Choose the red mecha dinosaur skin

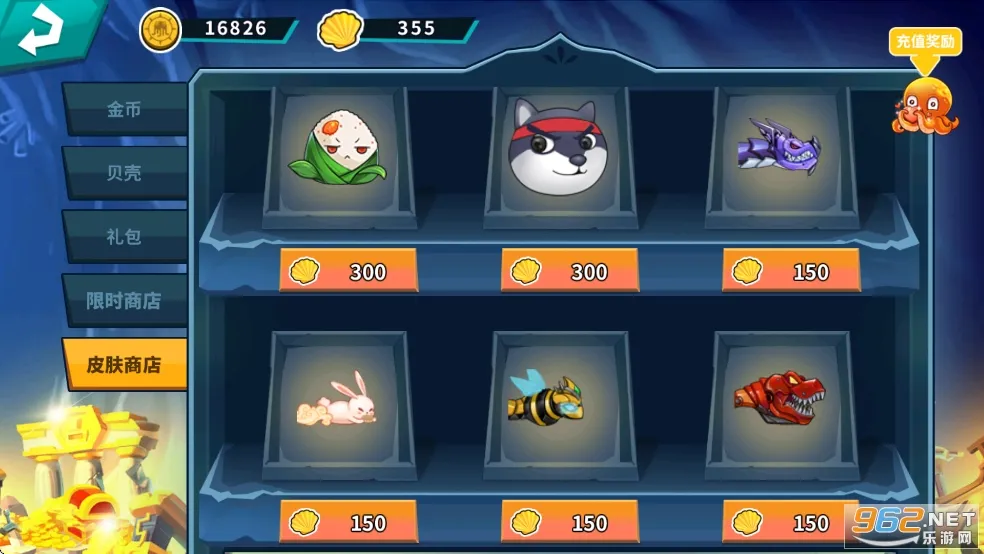(x=780, y=398)
